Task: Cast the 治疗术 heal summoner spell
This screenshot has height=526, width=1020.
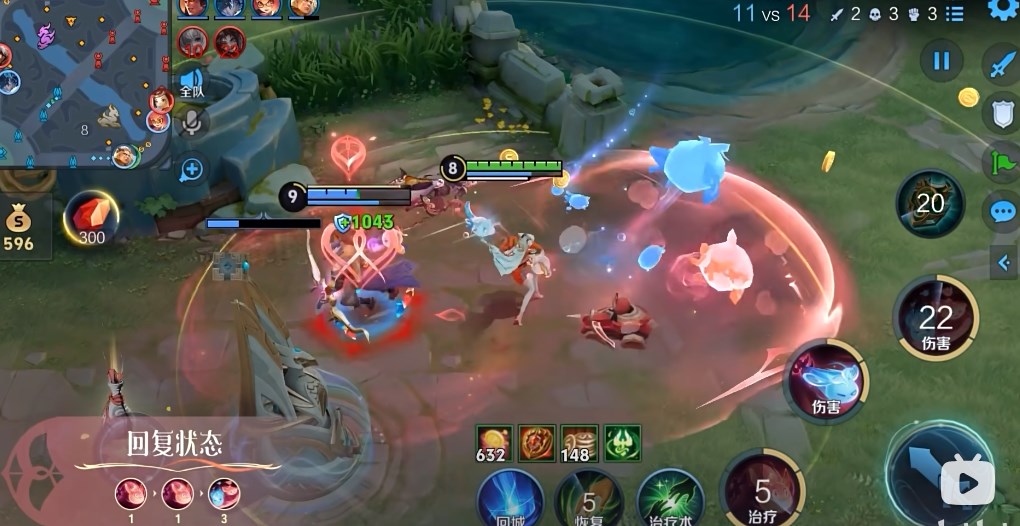Action: click(x=670, y=498)
